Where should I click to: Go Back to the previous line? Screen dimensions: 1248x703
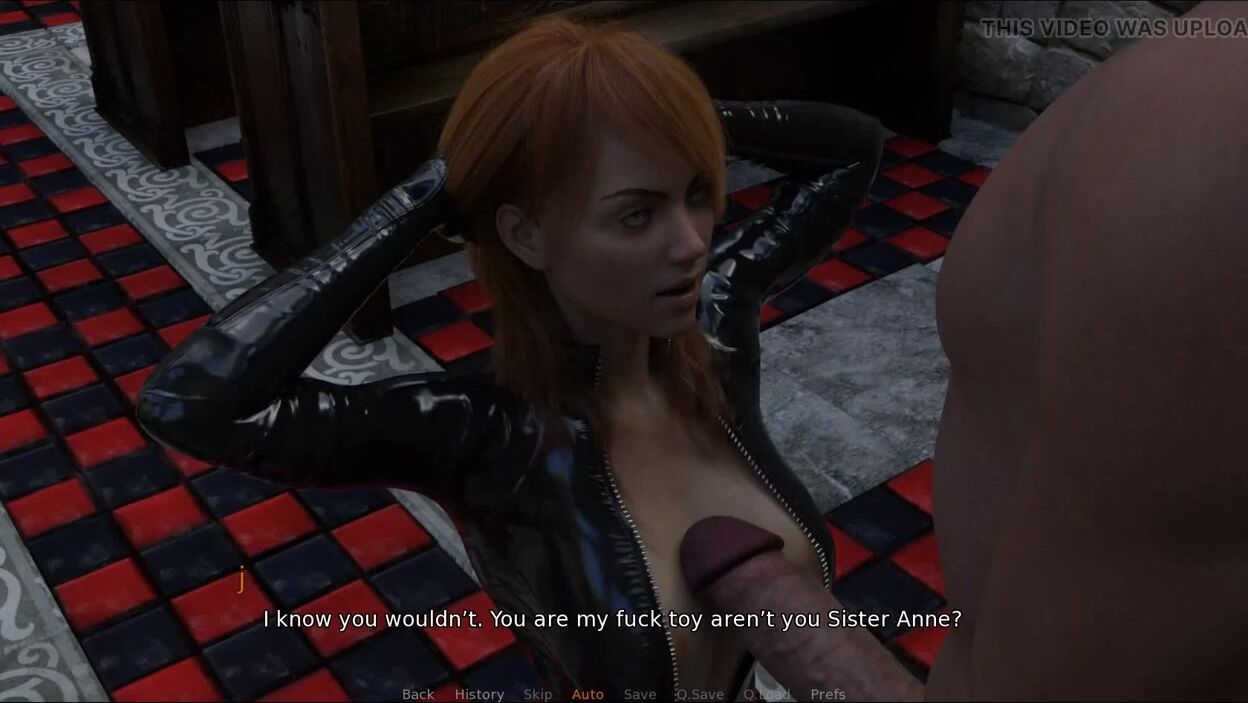[x=418, y=694]
